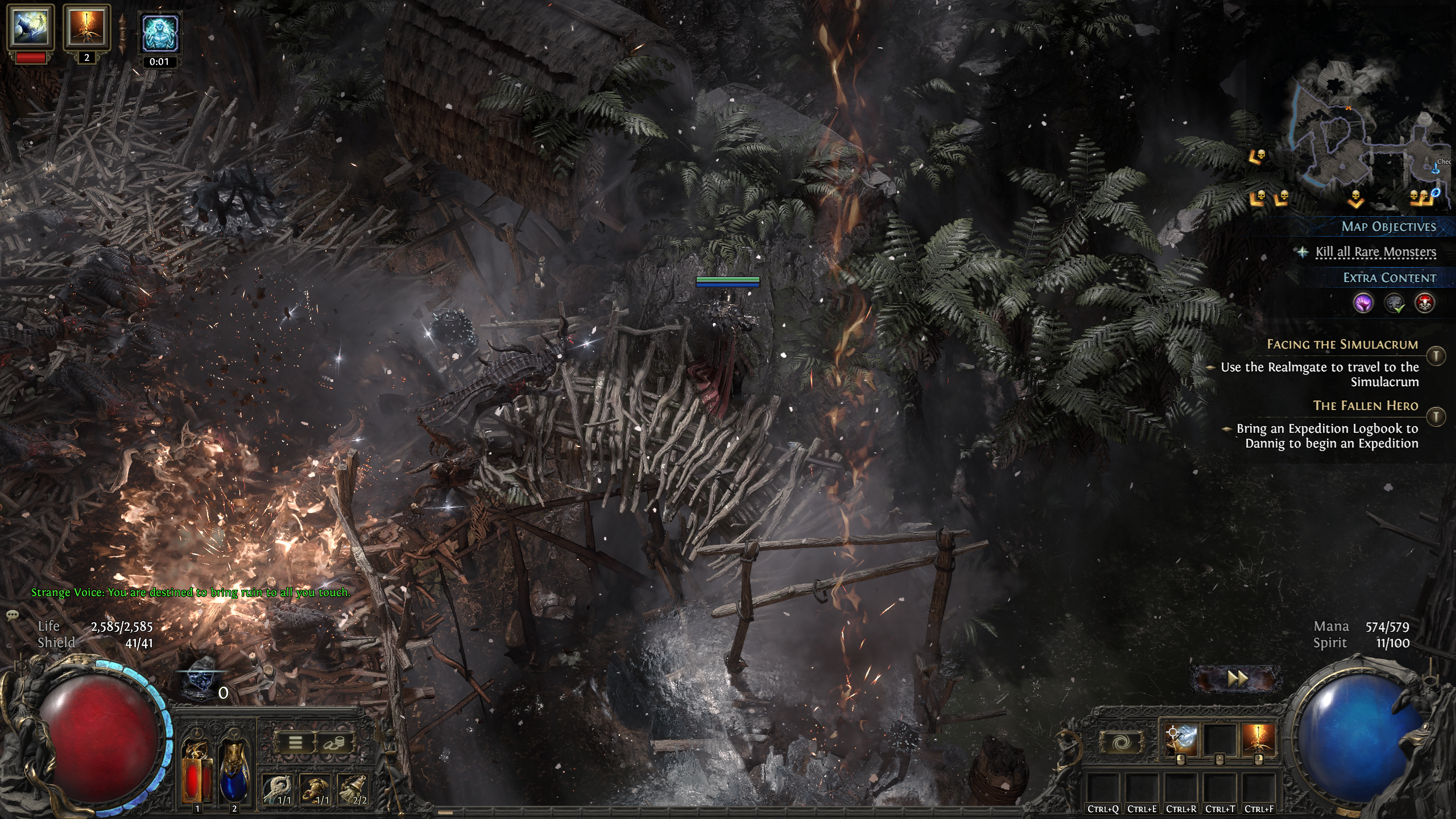Expand the Facing the Simulacrum quest tracker circle

tap(1436, 355)
